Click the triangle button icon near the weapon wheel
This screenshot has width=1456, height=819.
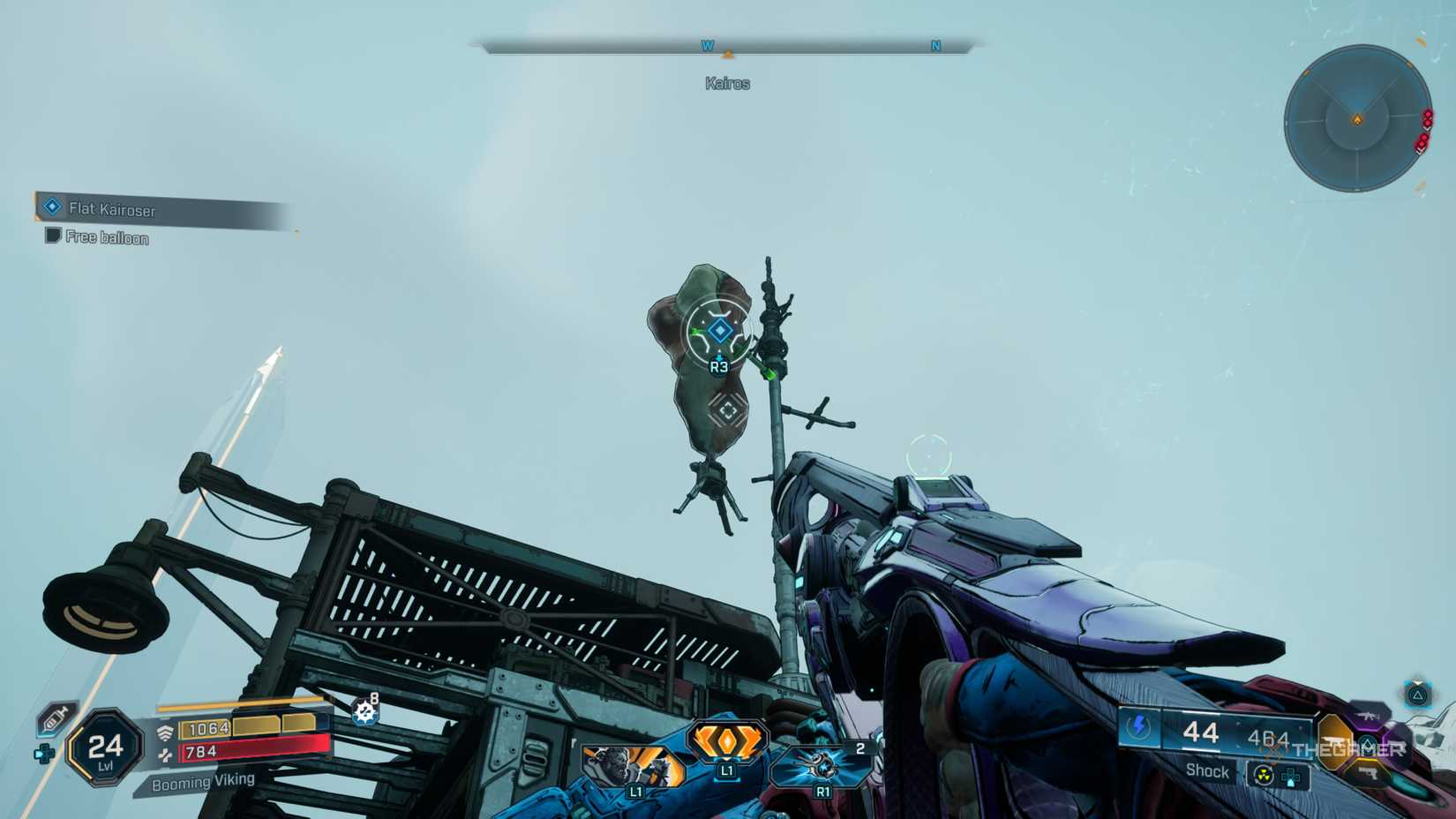click(x=1416, y=696)
